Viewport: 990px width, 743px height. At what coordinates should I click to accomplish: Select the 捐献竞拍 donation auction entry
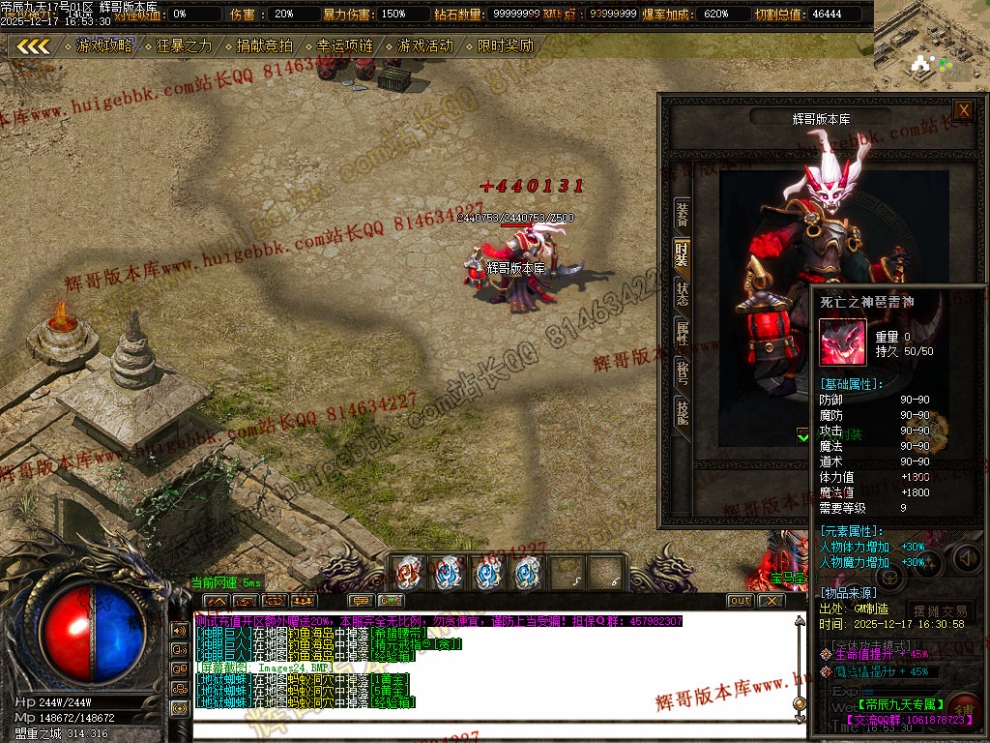click(x=264, y=46)
